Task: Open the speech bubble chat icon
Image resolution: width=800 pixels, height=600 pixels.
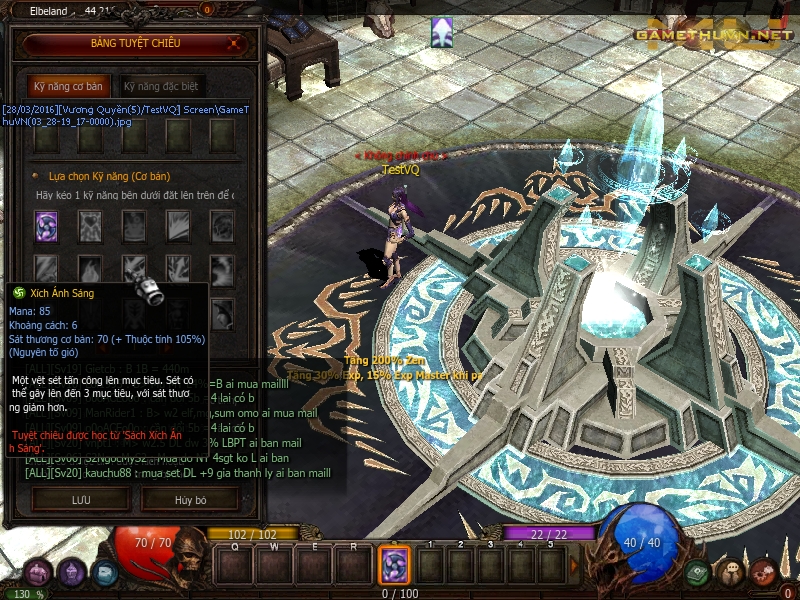Action: [731, 572]
